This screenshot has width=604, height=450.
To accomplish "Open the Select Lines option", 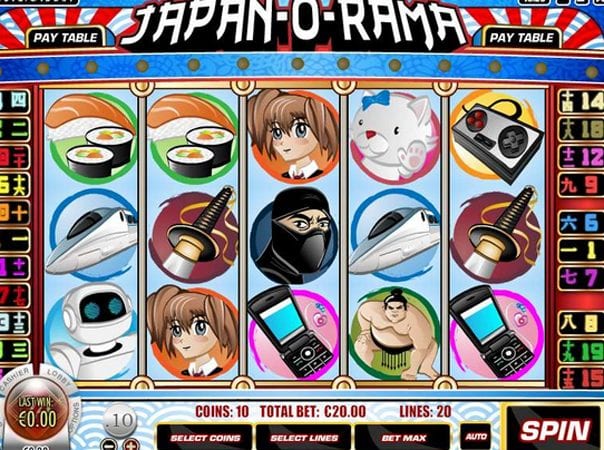I will pyautogui.click(x=304, y=437).
